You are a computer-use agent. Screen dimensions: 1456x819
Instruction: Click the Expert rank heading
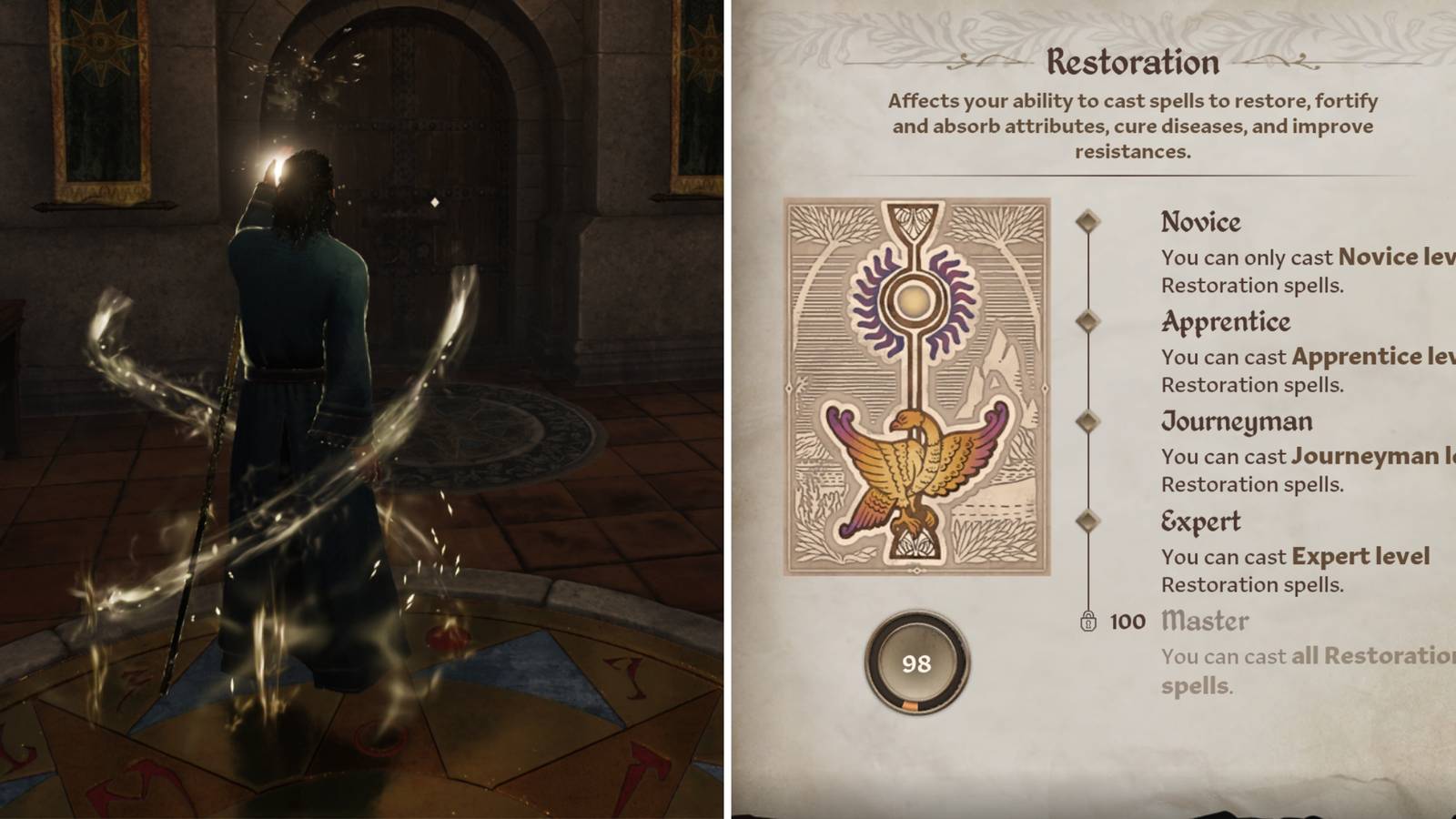tap(1202, 521)
